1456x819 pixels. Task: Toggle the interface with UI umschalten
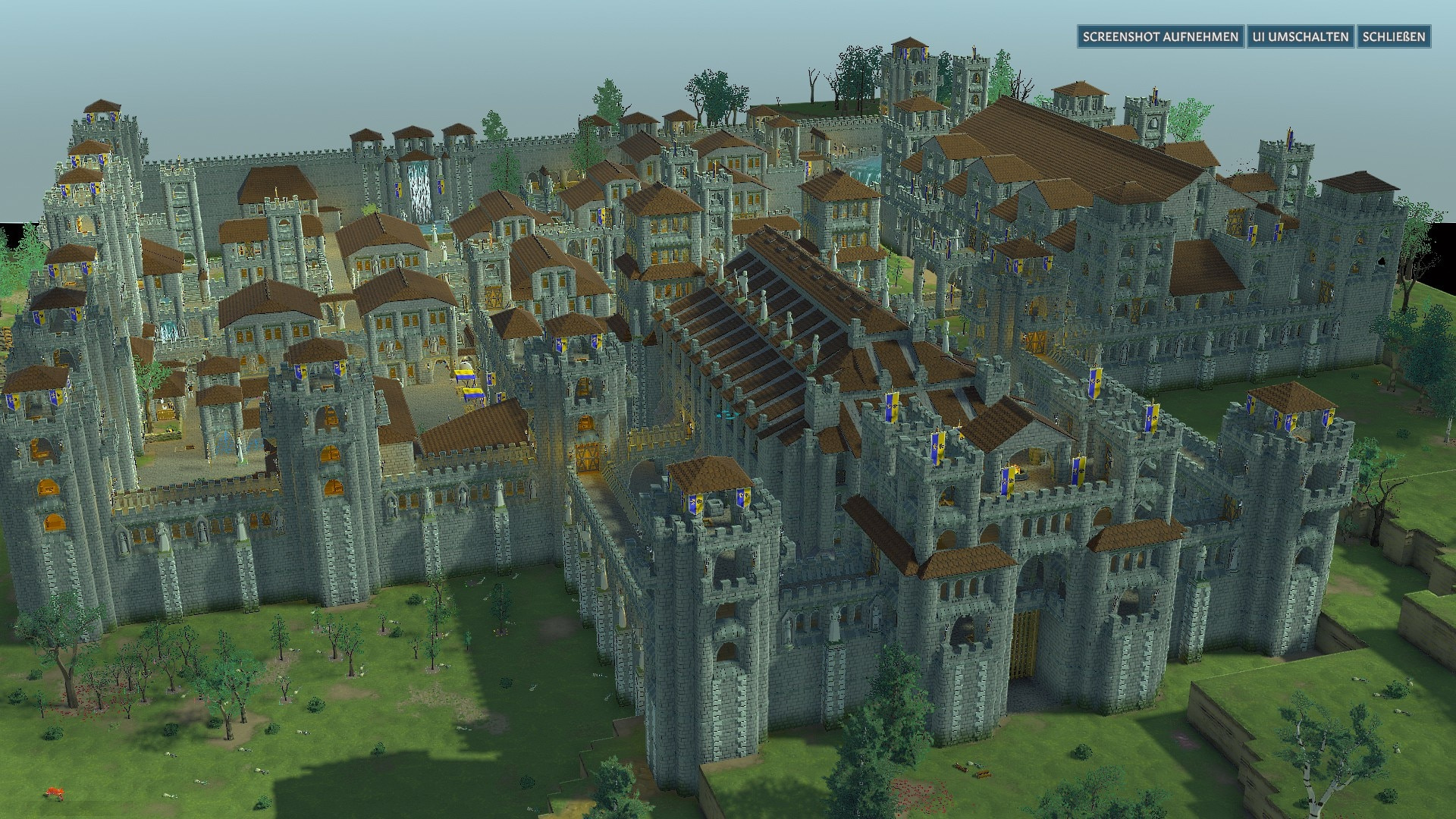click(x=1300, y=36)
